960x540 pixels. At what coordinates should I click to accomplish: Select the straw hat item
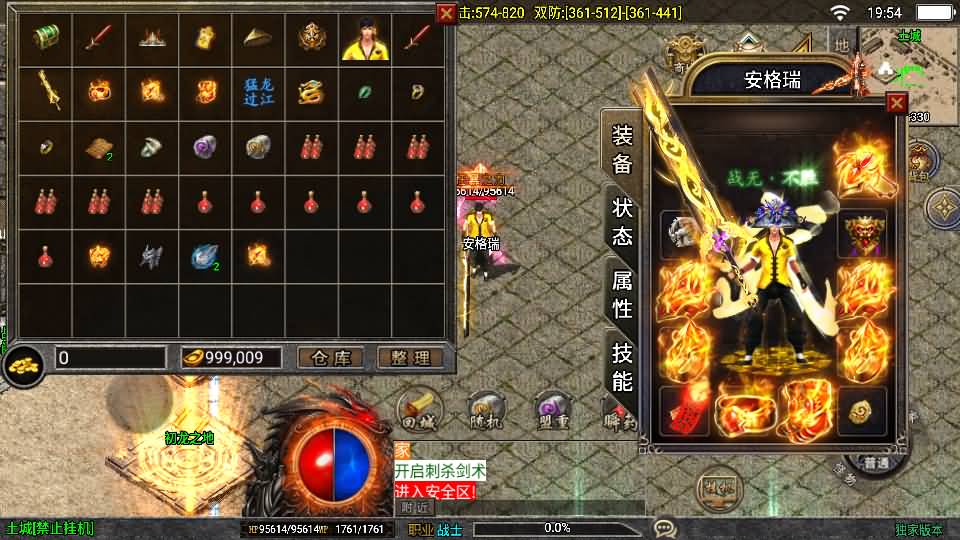[259, 38]
